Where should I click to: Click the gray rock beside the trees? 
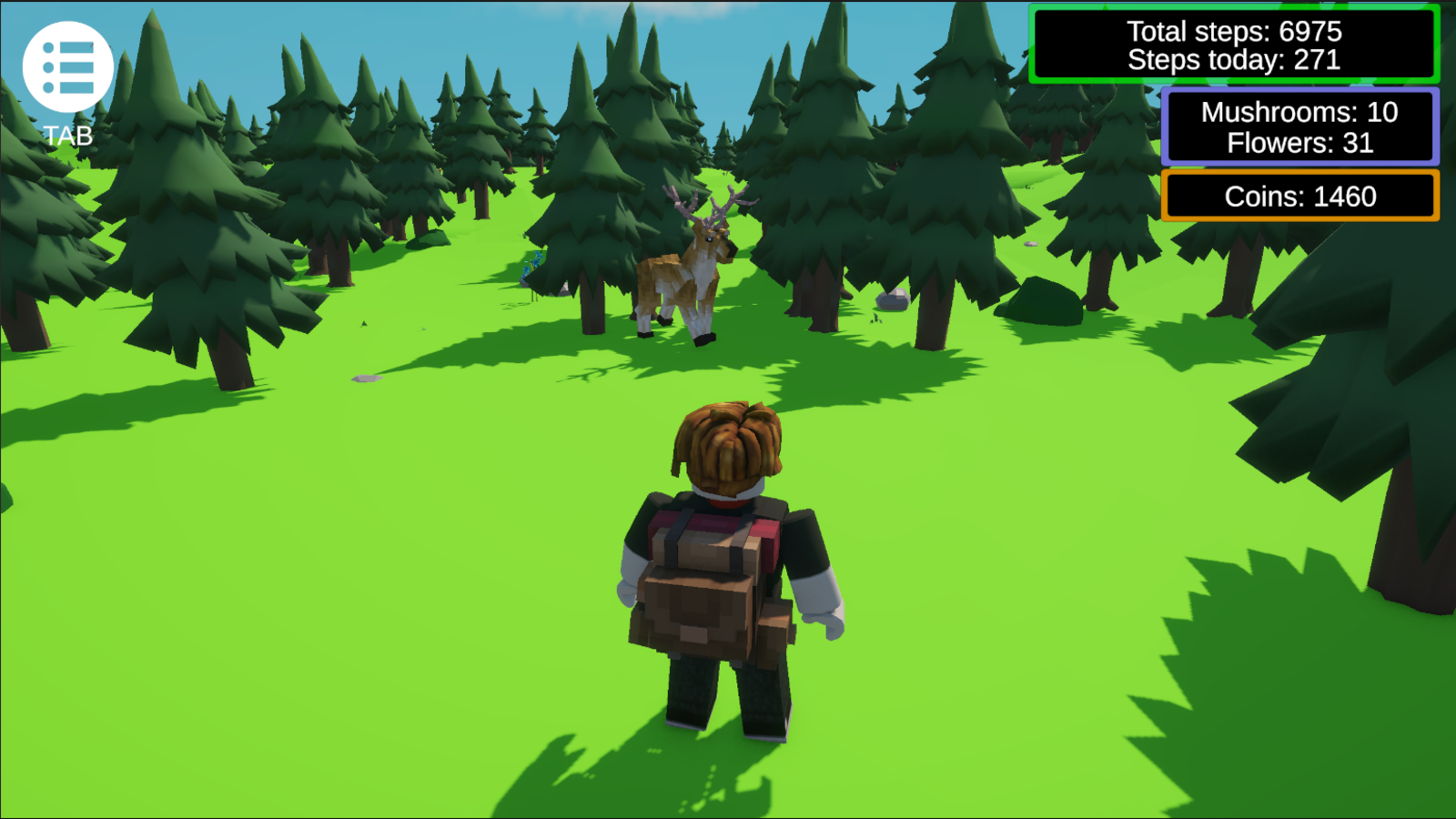point(893,299)
